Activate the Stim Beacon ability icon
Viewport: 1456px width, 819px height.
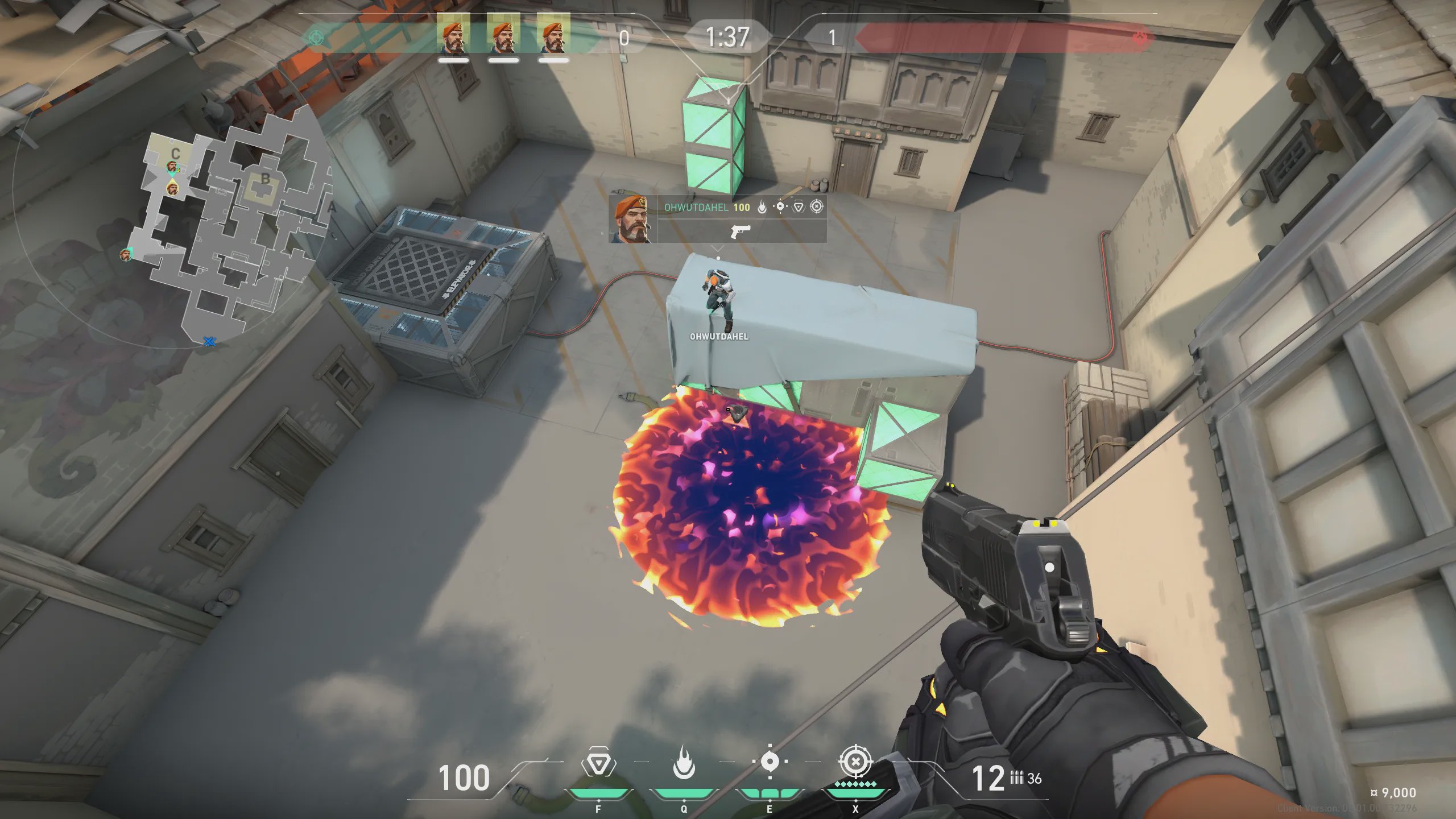click(x=598, y=762)
